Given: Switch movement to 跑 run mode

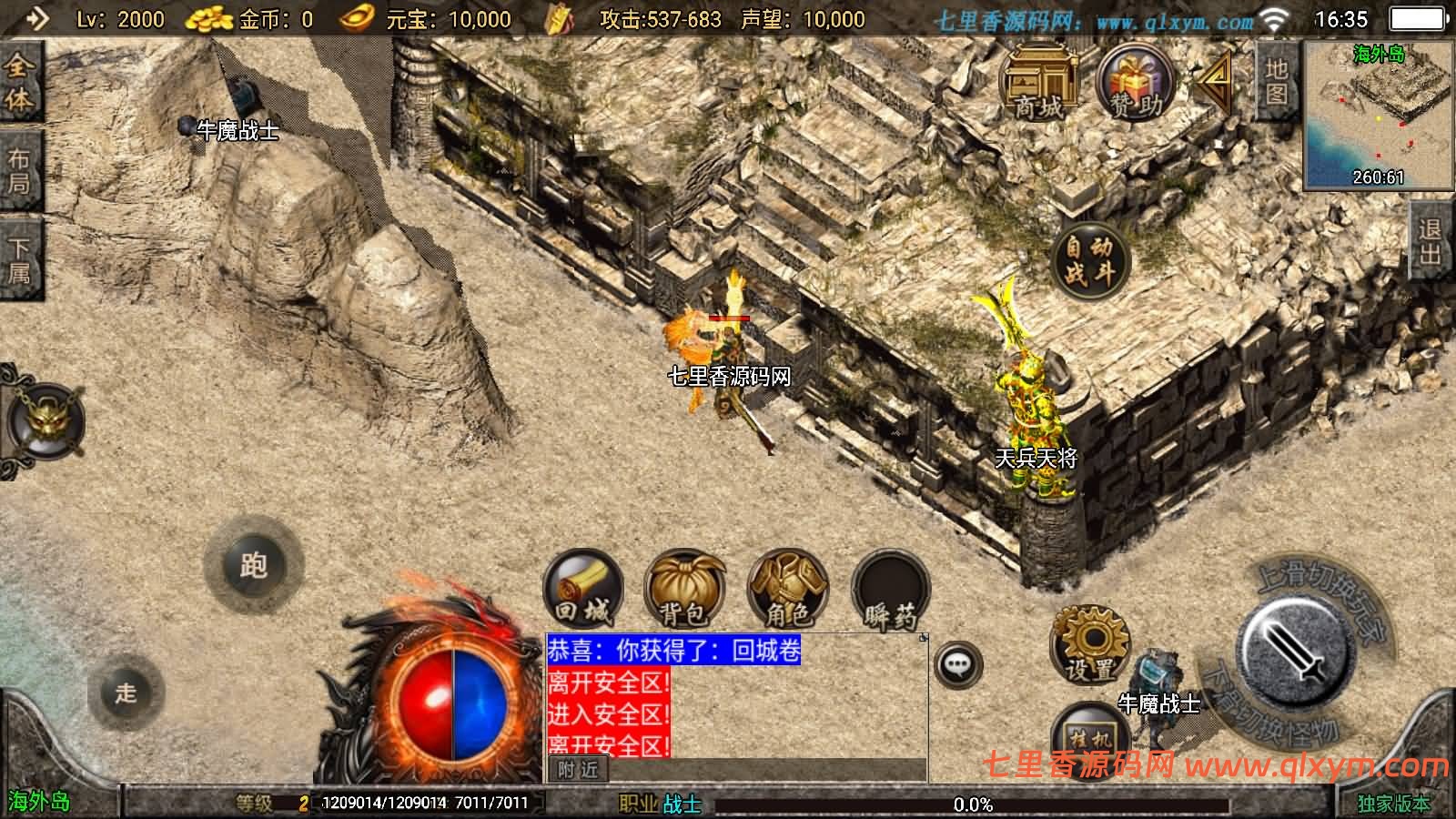Looking at the screenshot, I should (x=257, y=567).
